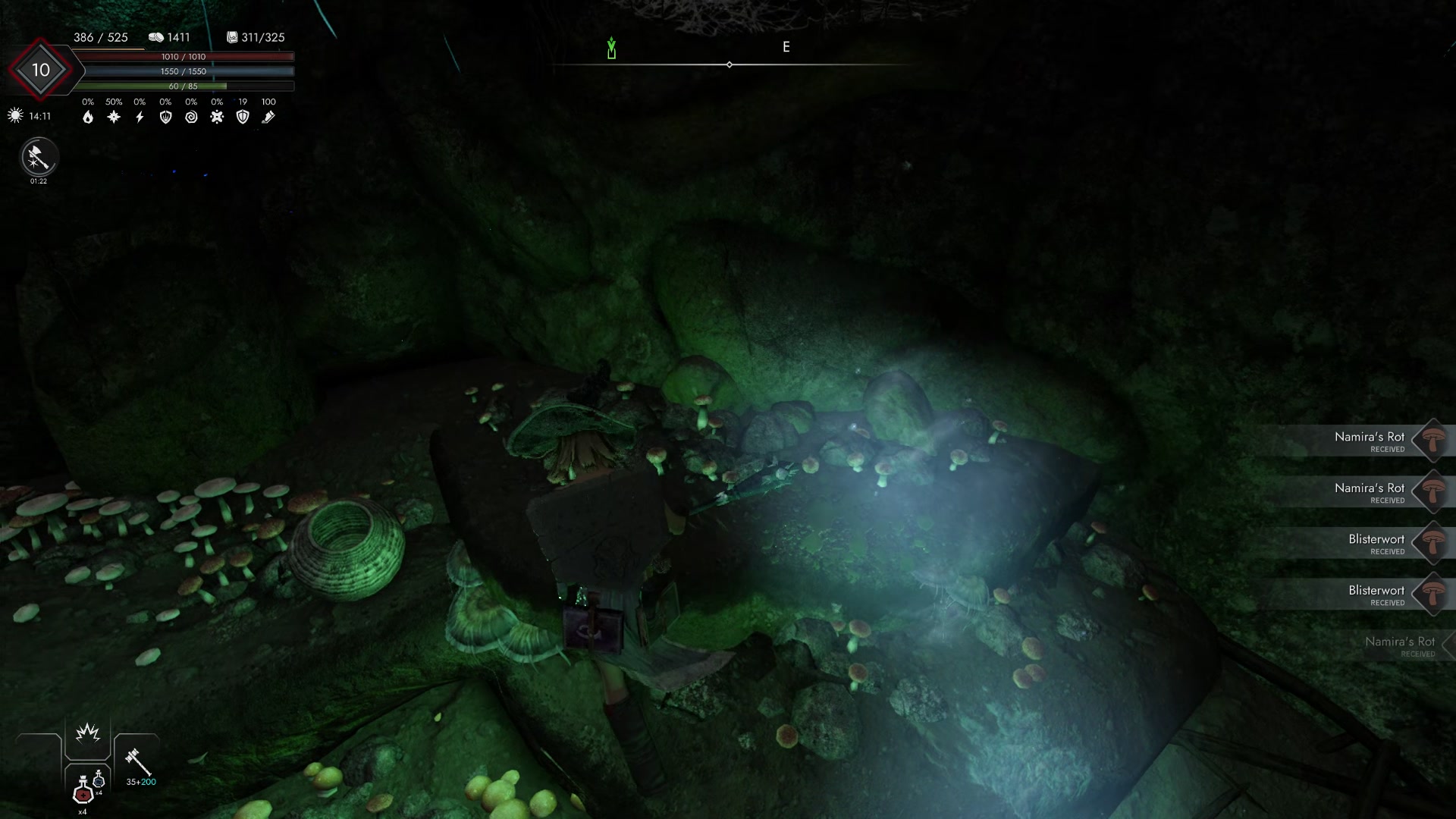Use the red health potion
This screenshot has height=819, width=1456.
coord(83,792)
